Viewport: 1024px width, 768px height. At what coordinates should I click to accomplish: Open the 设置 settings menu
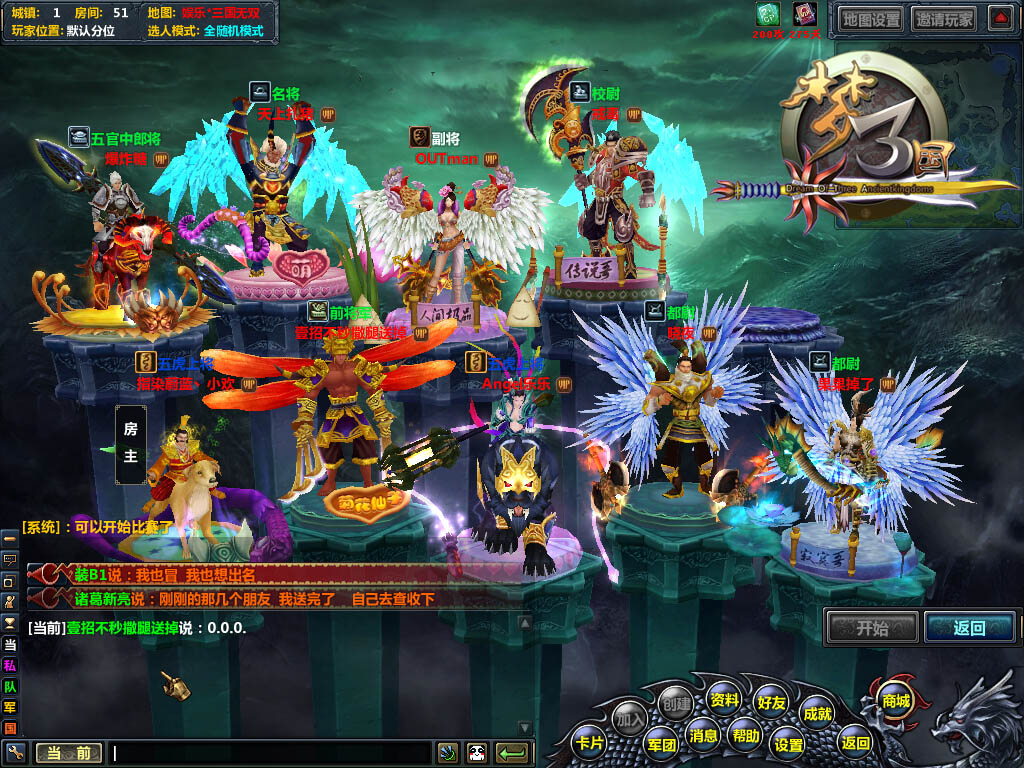[x=788, y=744]
